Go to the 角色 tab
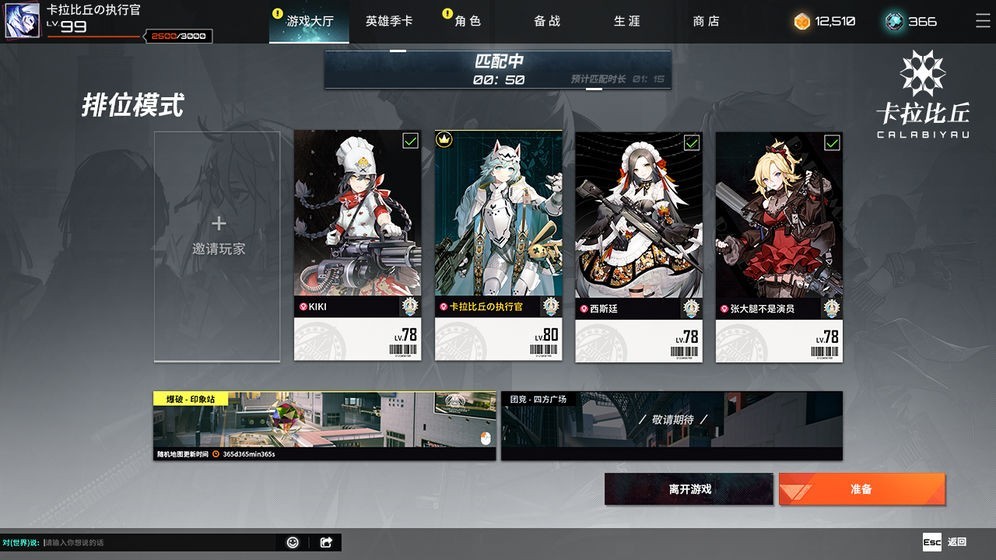This screenshot has height=560, width=996. coord(468,21)
